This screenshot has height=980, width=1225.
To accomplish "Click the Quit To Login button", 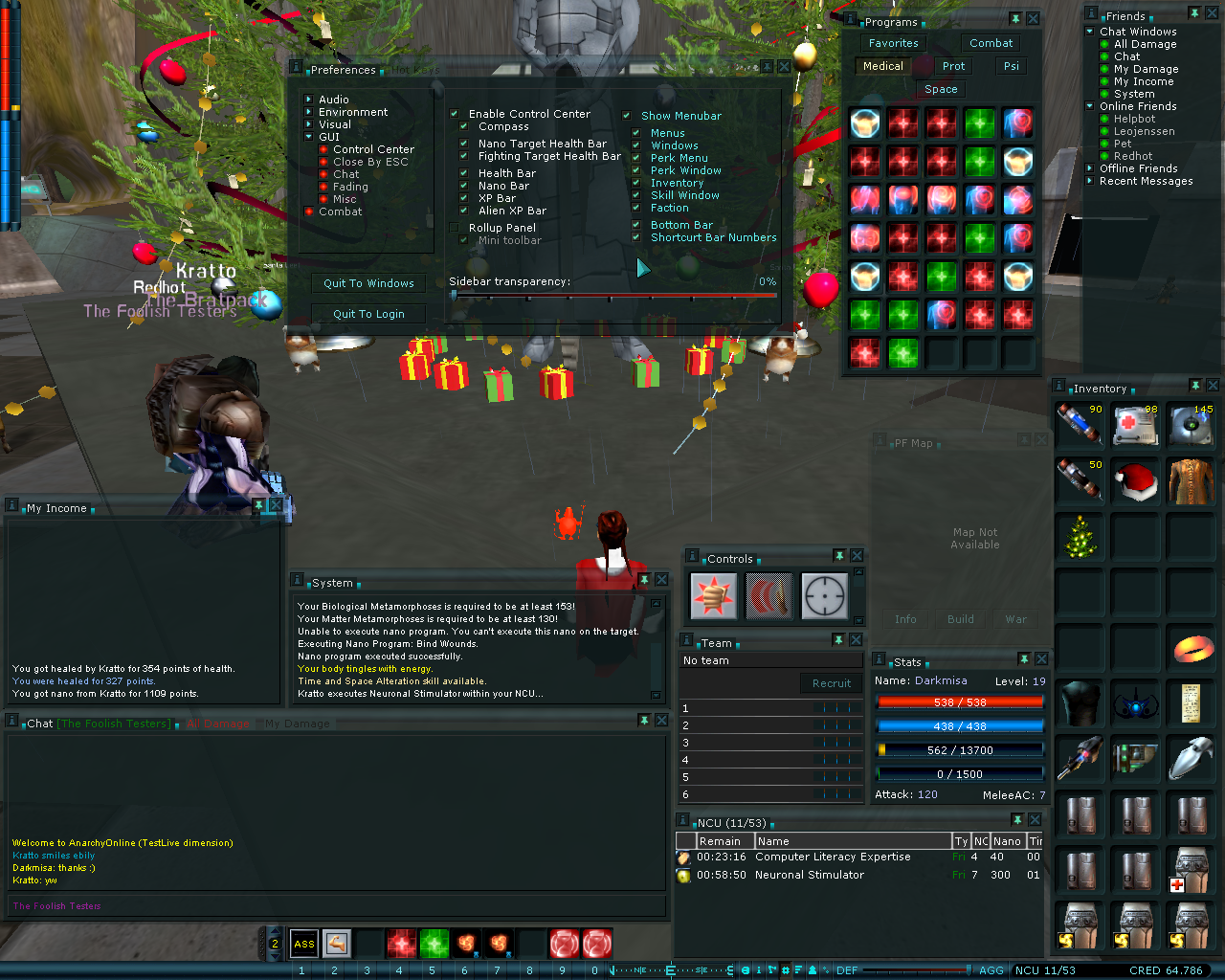I will (x=368, y=314).
